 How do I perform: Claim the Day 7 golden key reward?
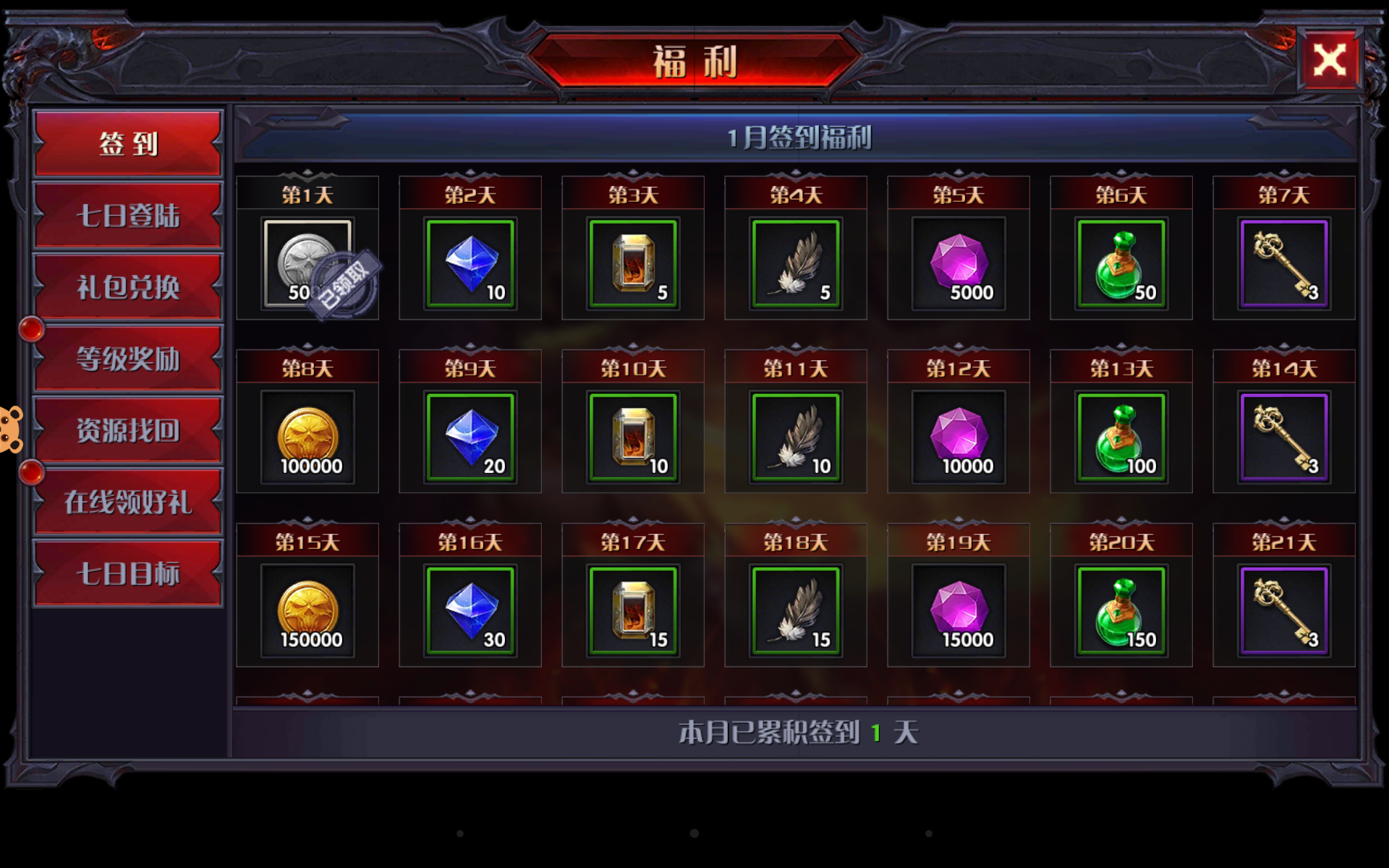click(1284, 264)
